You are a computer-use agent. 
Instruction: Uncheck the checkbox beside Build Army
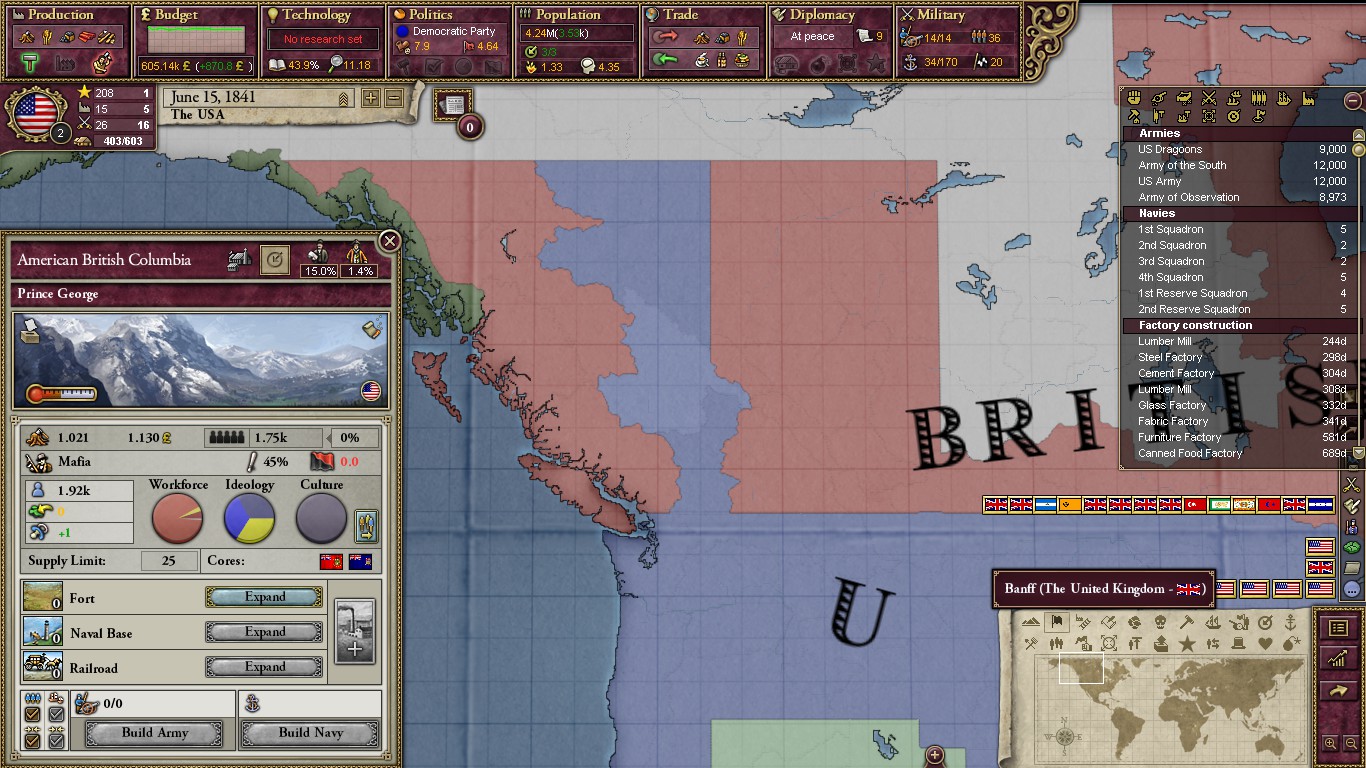[33, 740]
